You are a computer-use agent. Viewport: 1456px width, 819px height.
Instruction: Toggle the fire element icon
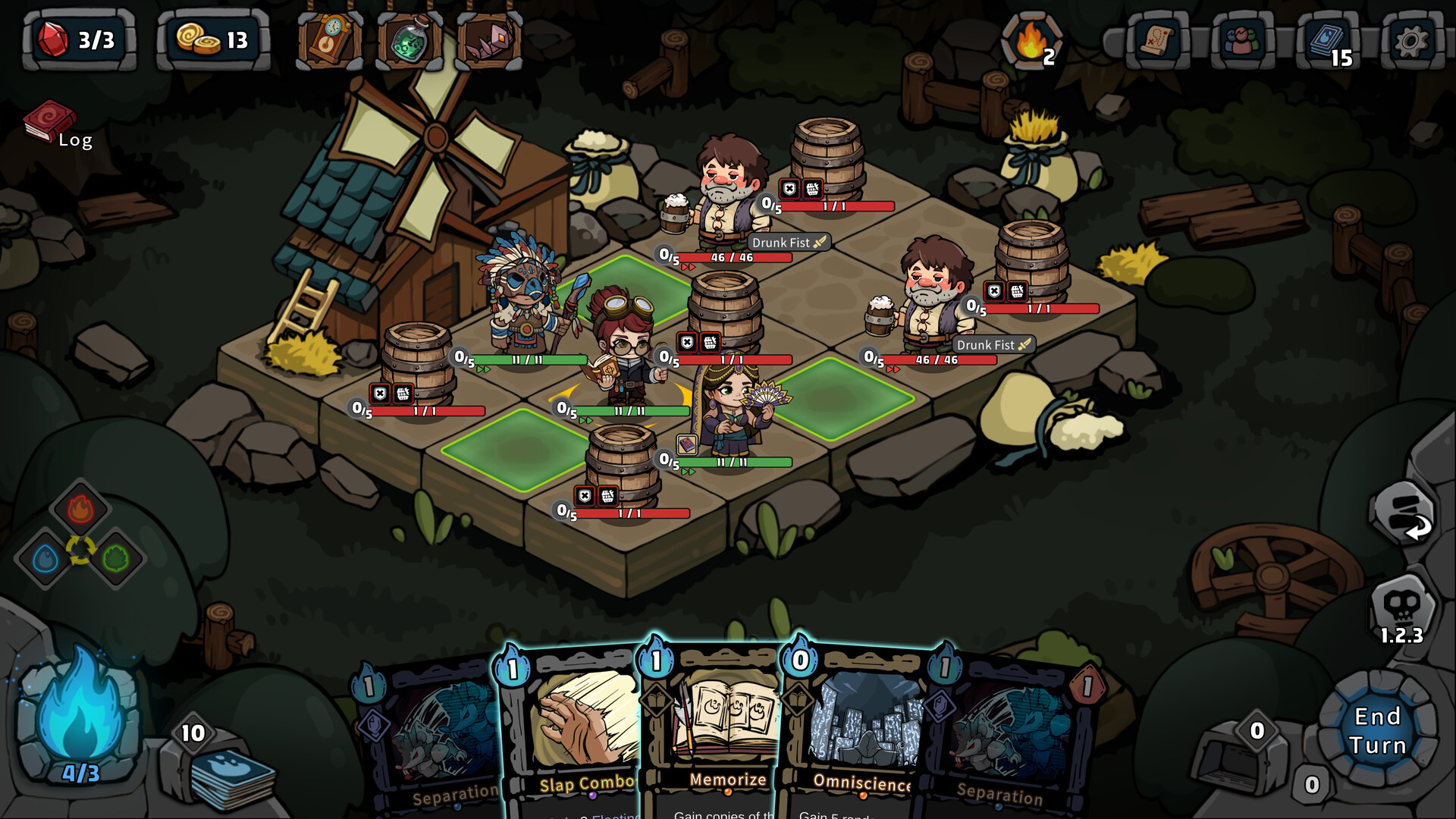(x=81, y=510)
